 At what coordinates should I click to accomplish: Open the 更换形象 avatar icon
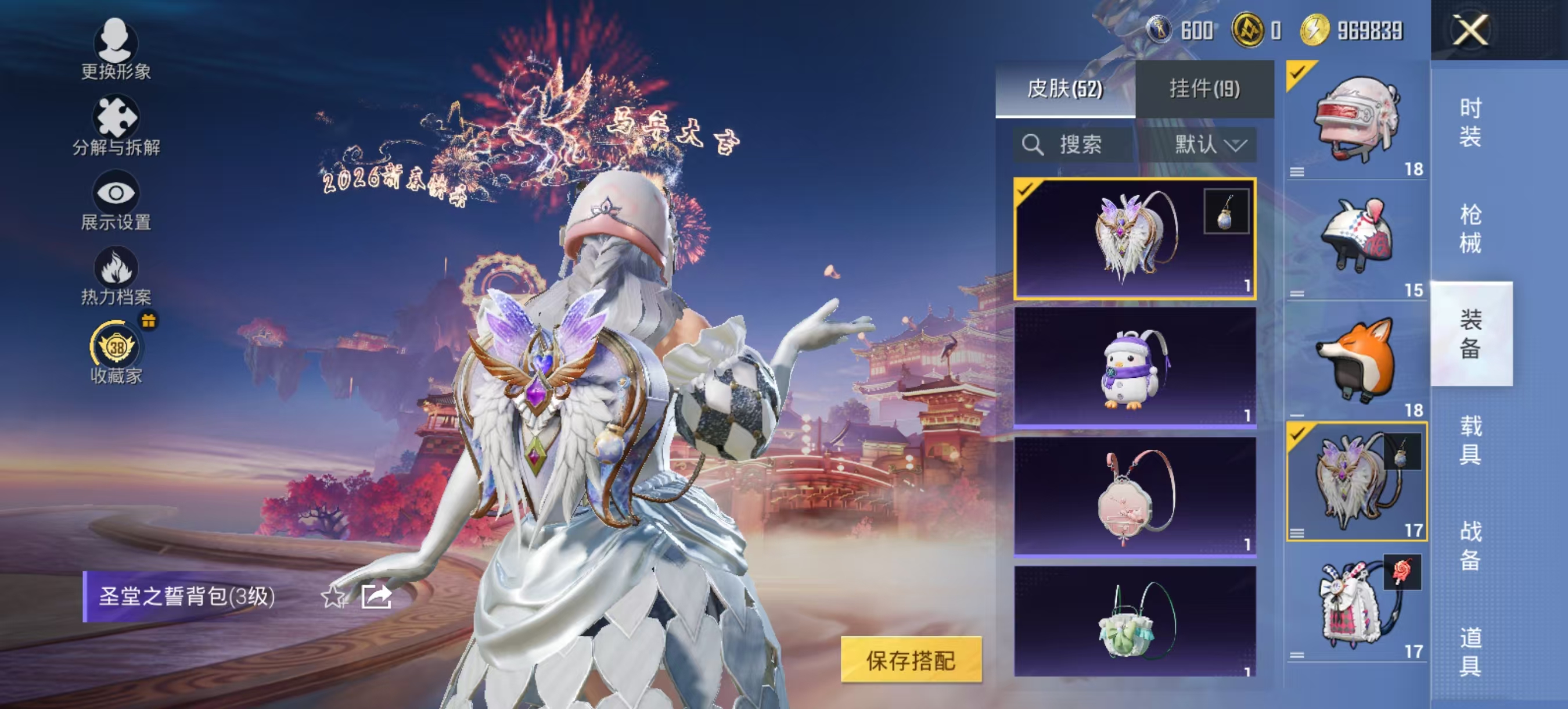117,44
